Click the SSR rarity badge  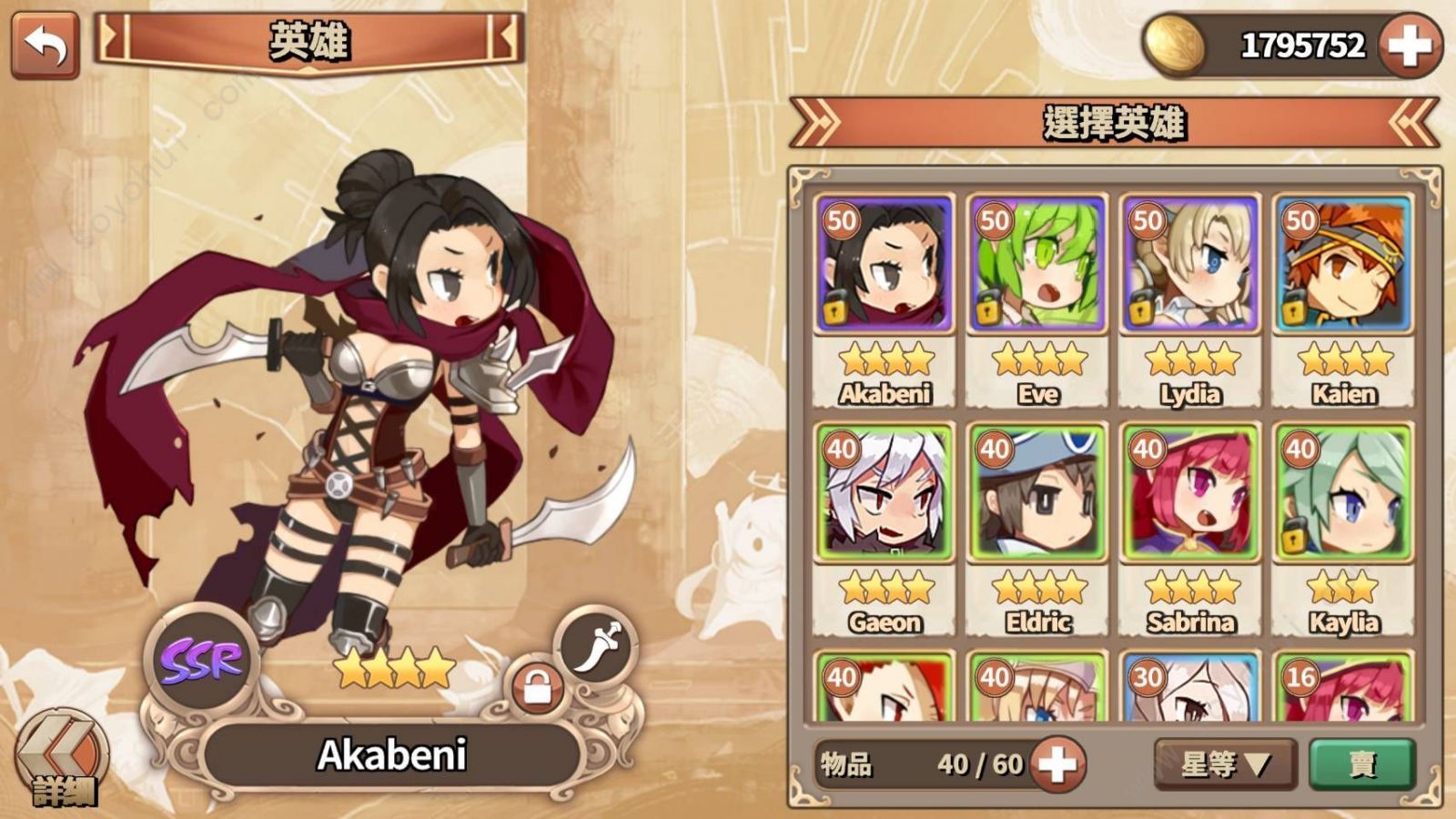201,661
